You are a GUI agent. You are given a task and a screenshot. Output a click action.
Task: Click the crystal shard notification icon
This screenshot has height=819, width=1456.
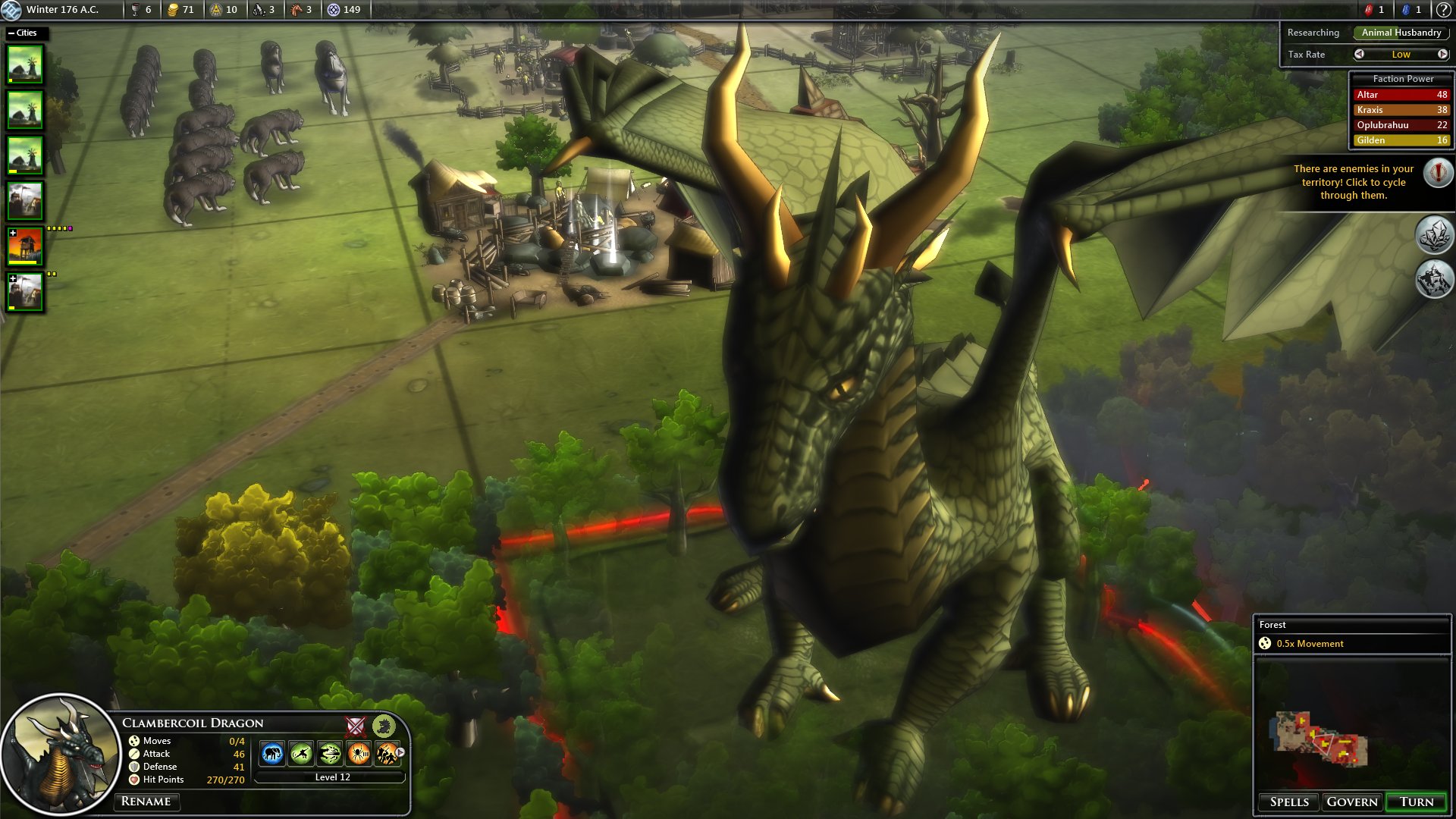click(x=1434, y=235)
